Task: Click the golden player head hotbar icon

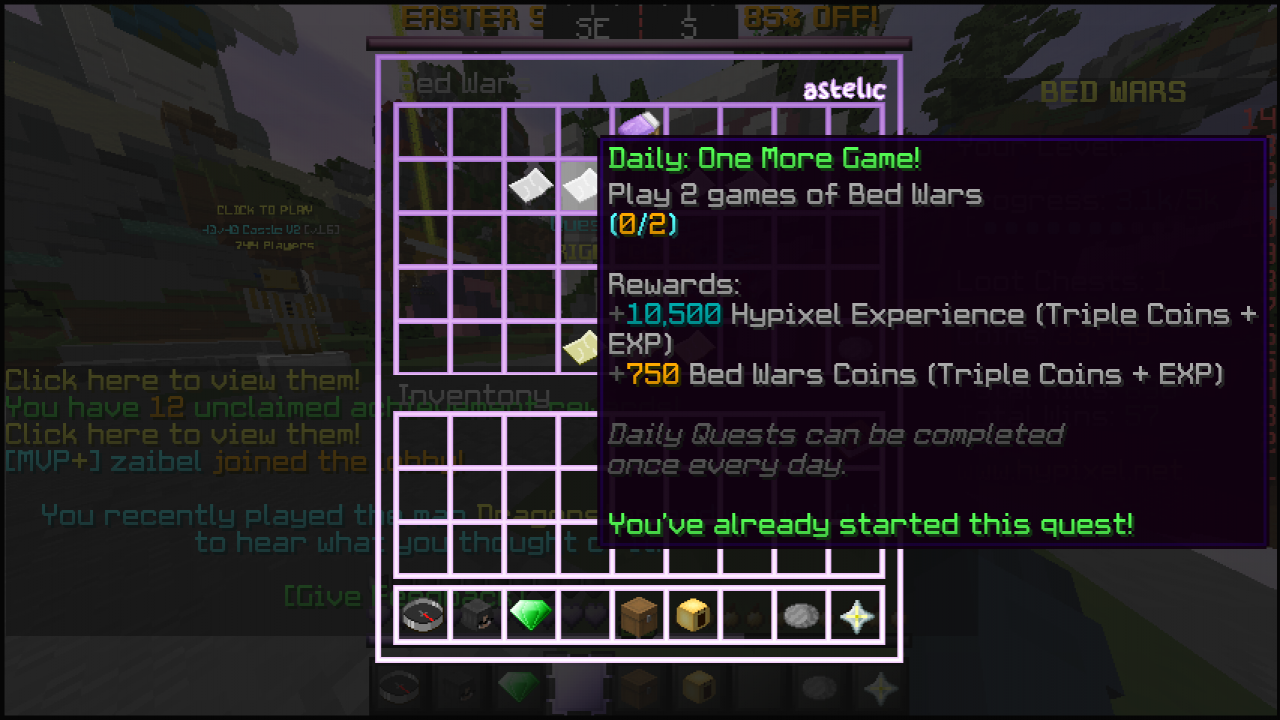Action: [x=694, y=614]
